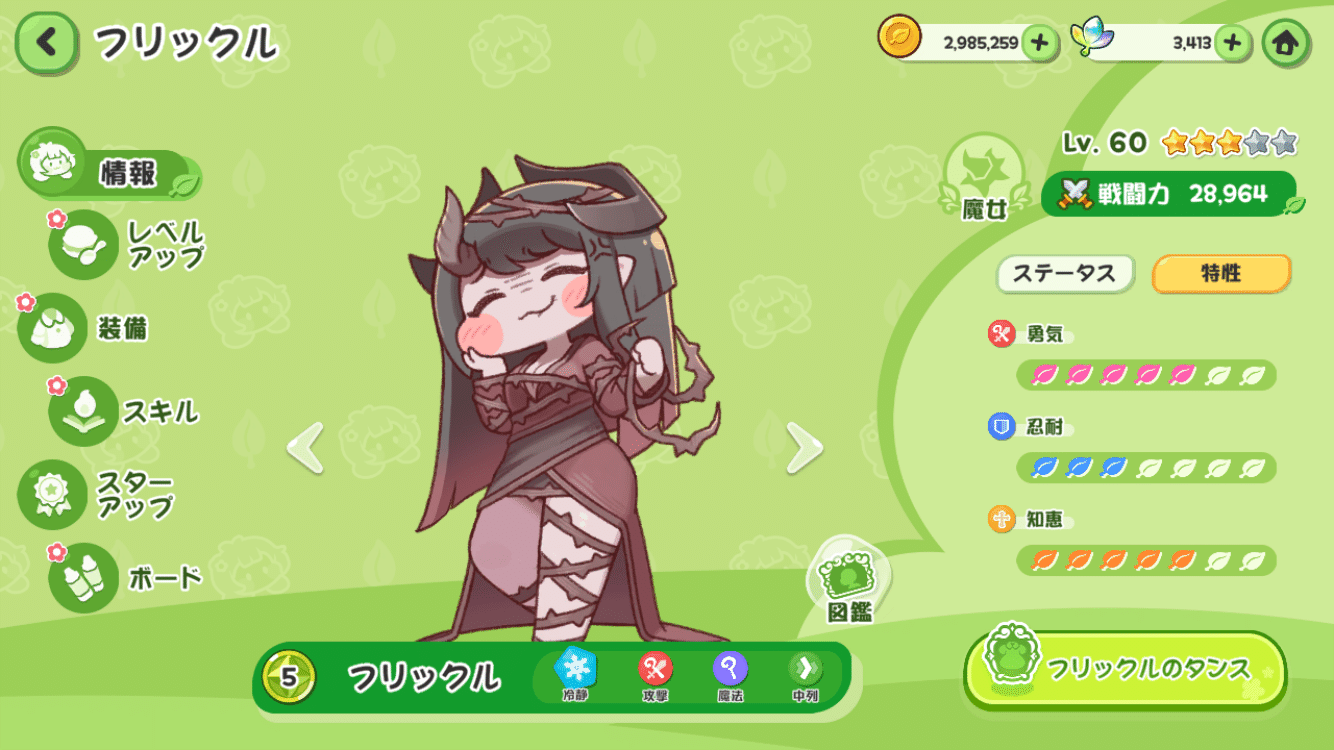Switch to the 特性 tab
Viewport: 1334px width, 750px height.
pos(1219,274)
